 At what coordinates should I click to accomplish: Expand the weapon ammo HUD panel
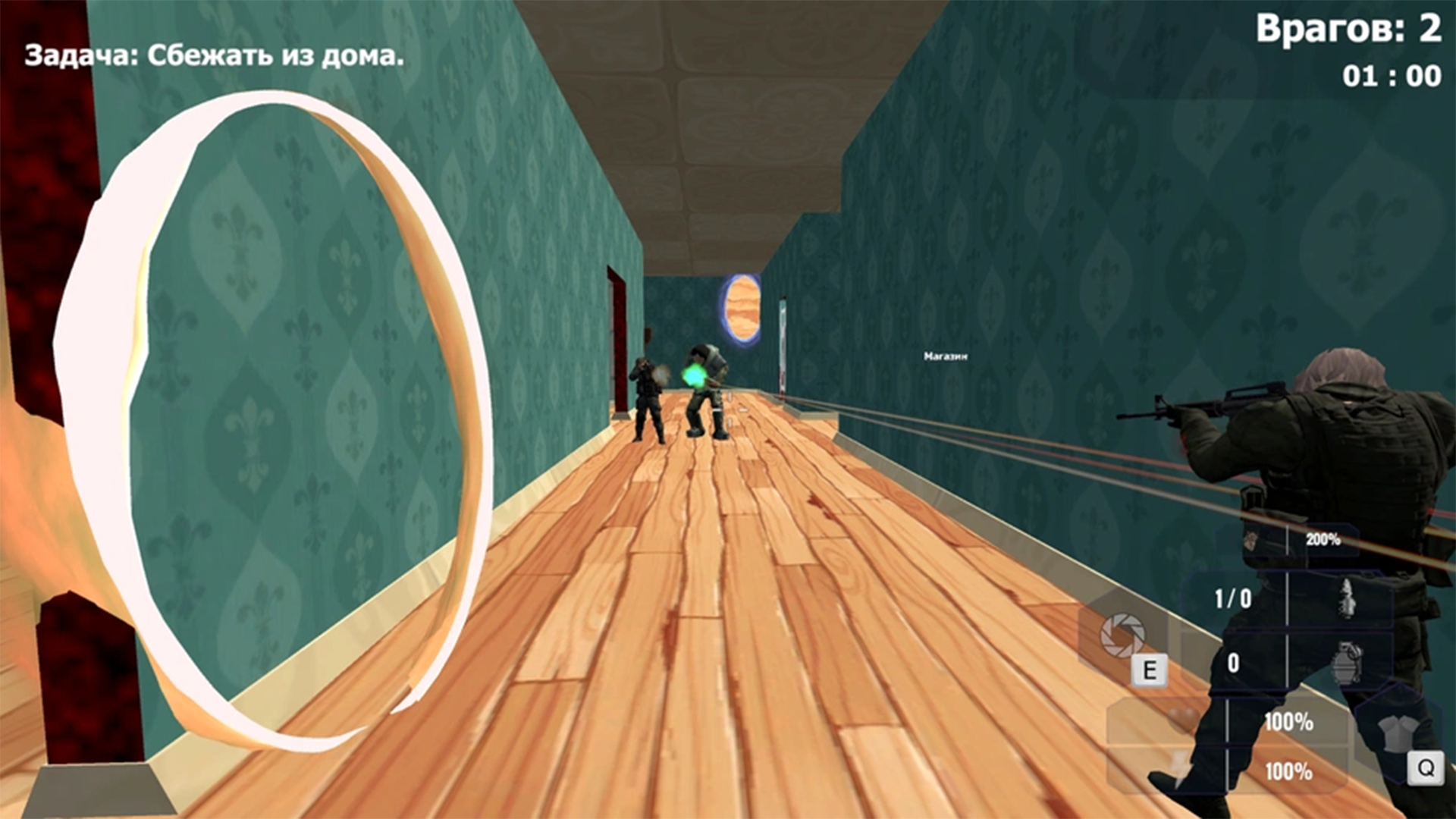point(1289,599)
